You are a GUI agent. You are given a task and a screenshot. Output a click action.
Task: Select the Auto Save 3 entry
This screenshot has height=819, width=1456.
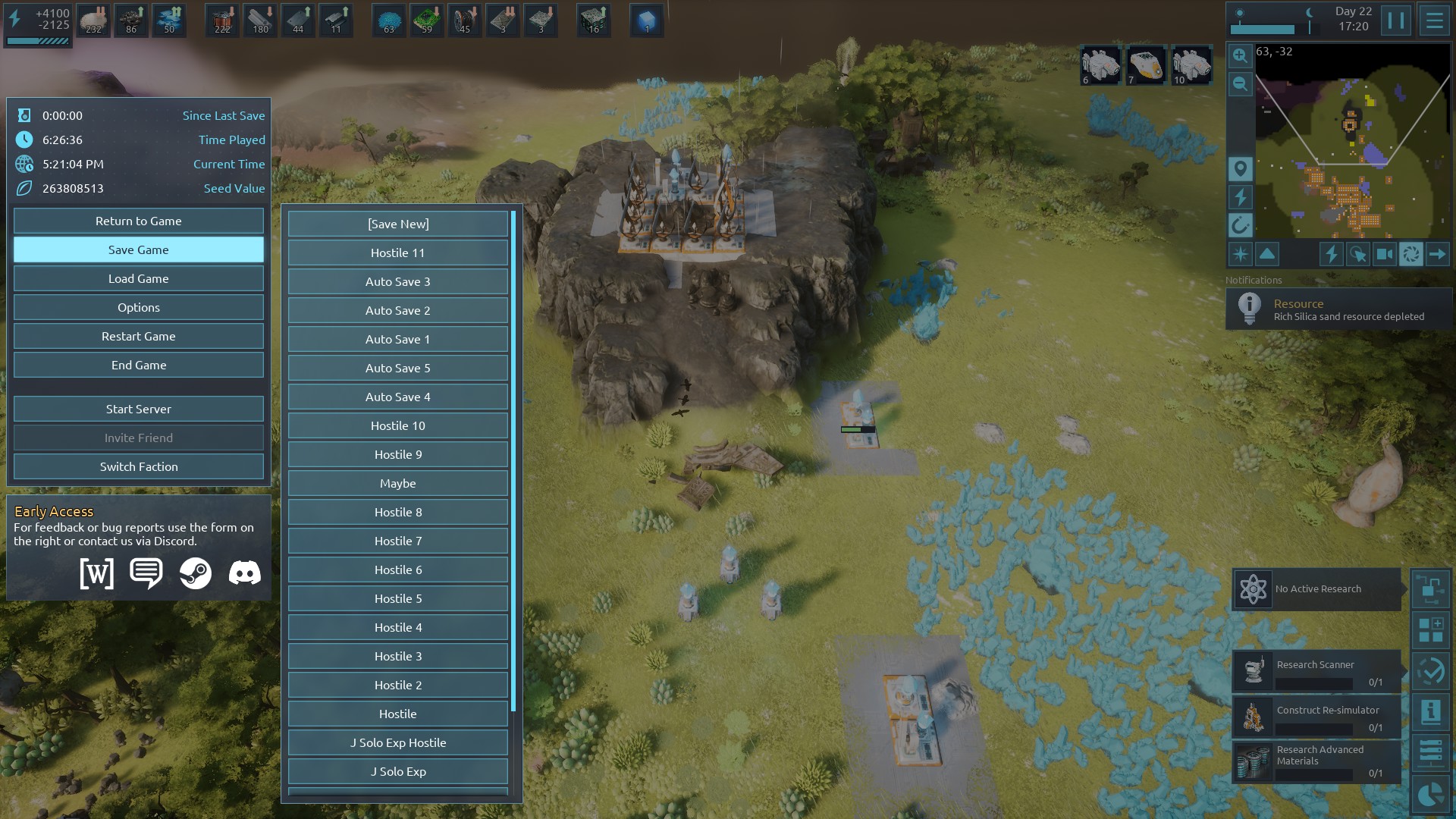(x=397, y=282)
